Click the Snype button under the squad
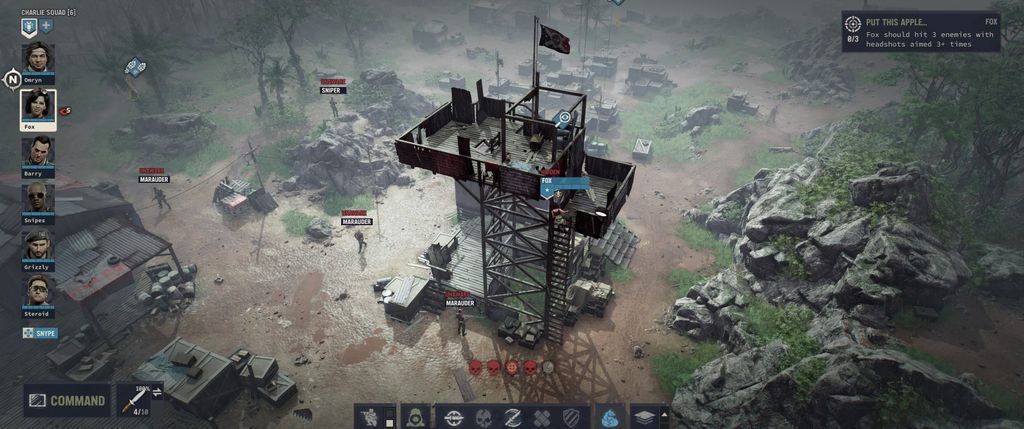 [x=40, y=333]
